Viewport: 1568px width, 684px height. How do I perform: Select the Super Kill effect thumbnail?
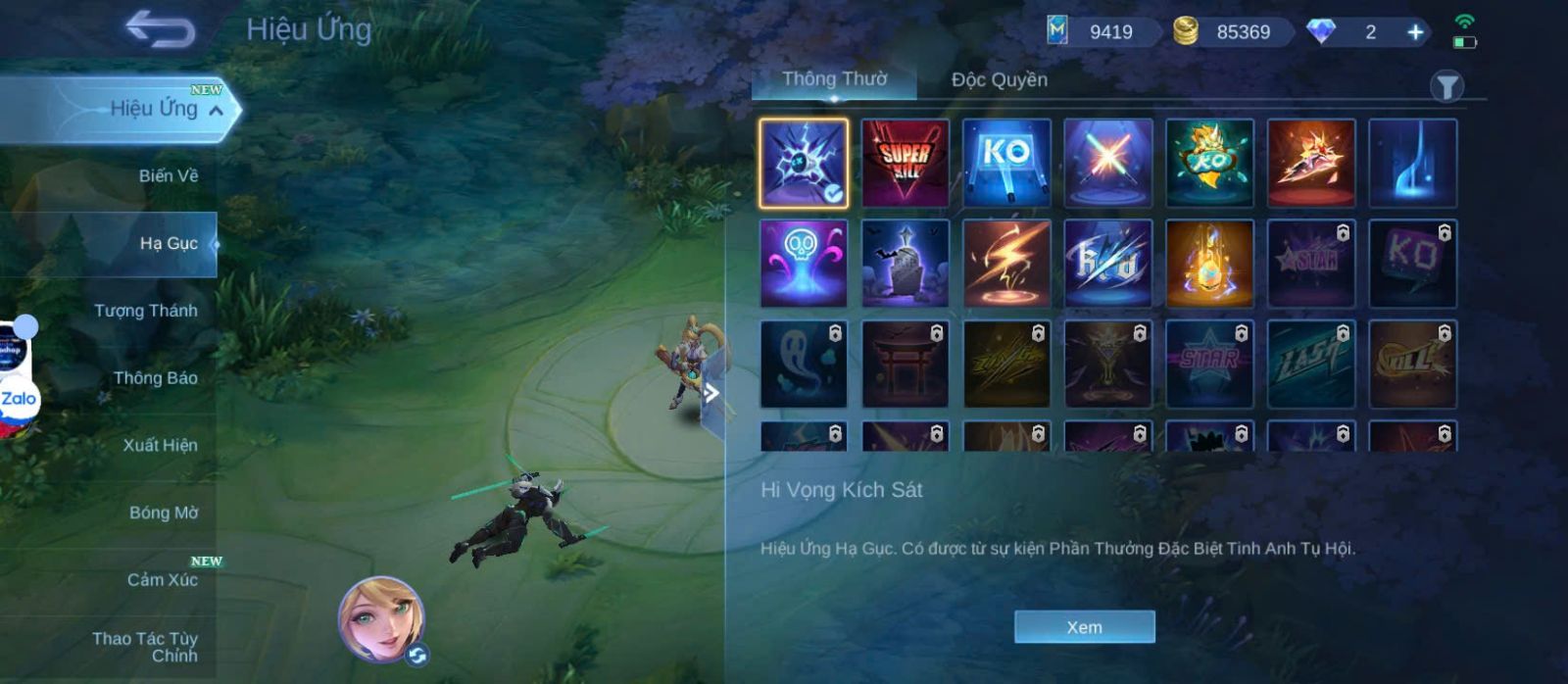(905, 163)
